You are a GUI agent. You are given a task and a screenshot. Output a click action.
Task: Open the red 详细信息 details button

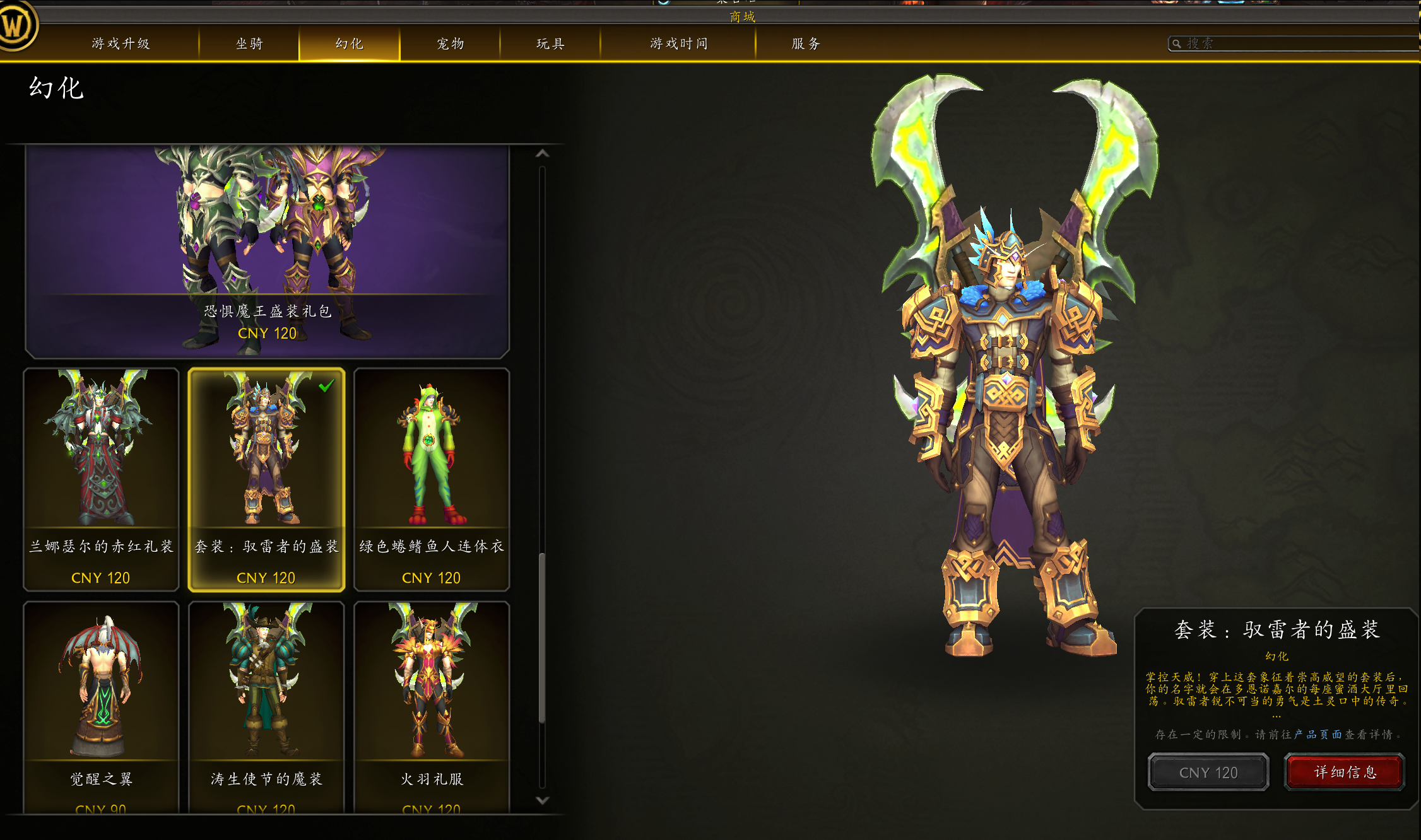(1345, 773)
